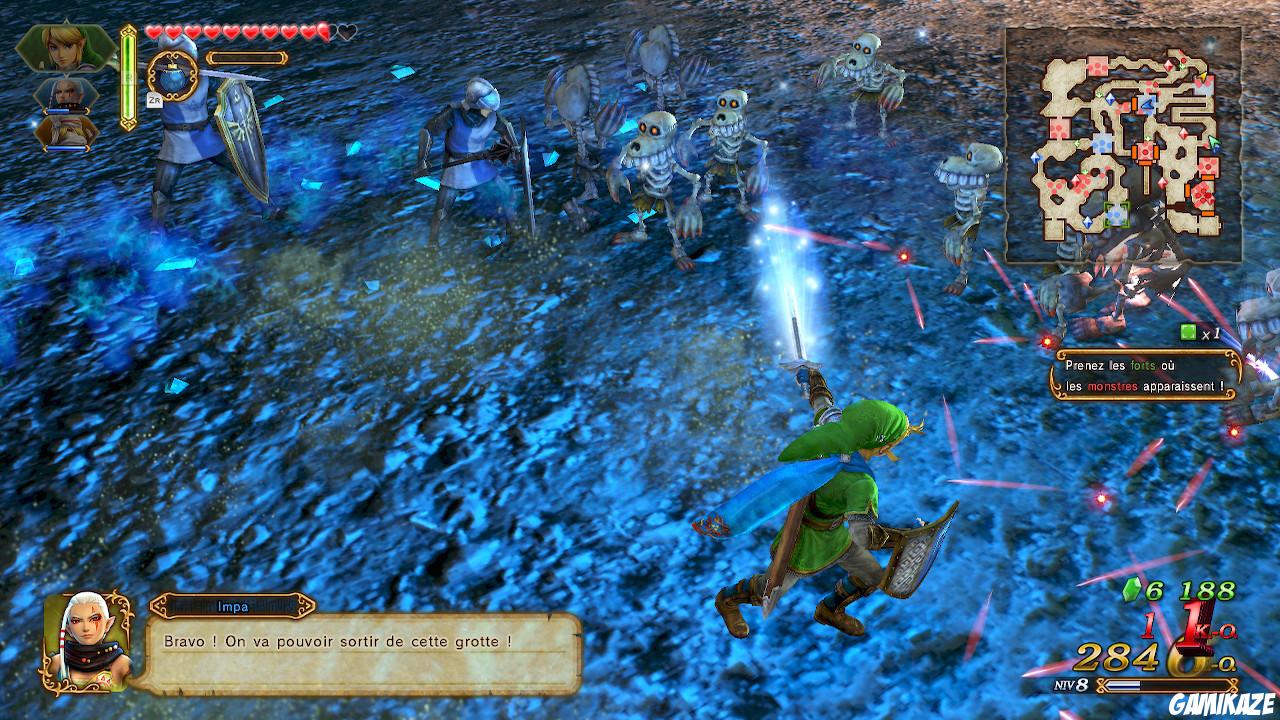Click the Gamikaze watermark
Image resolution: width=1280 pixels, height=720 pixels.
[1220, 705]
